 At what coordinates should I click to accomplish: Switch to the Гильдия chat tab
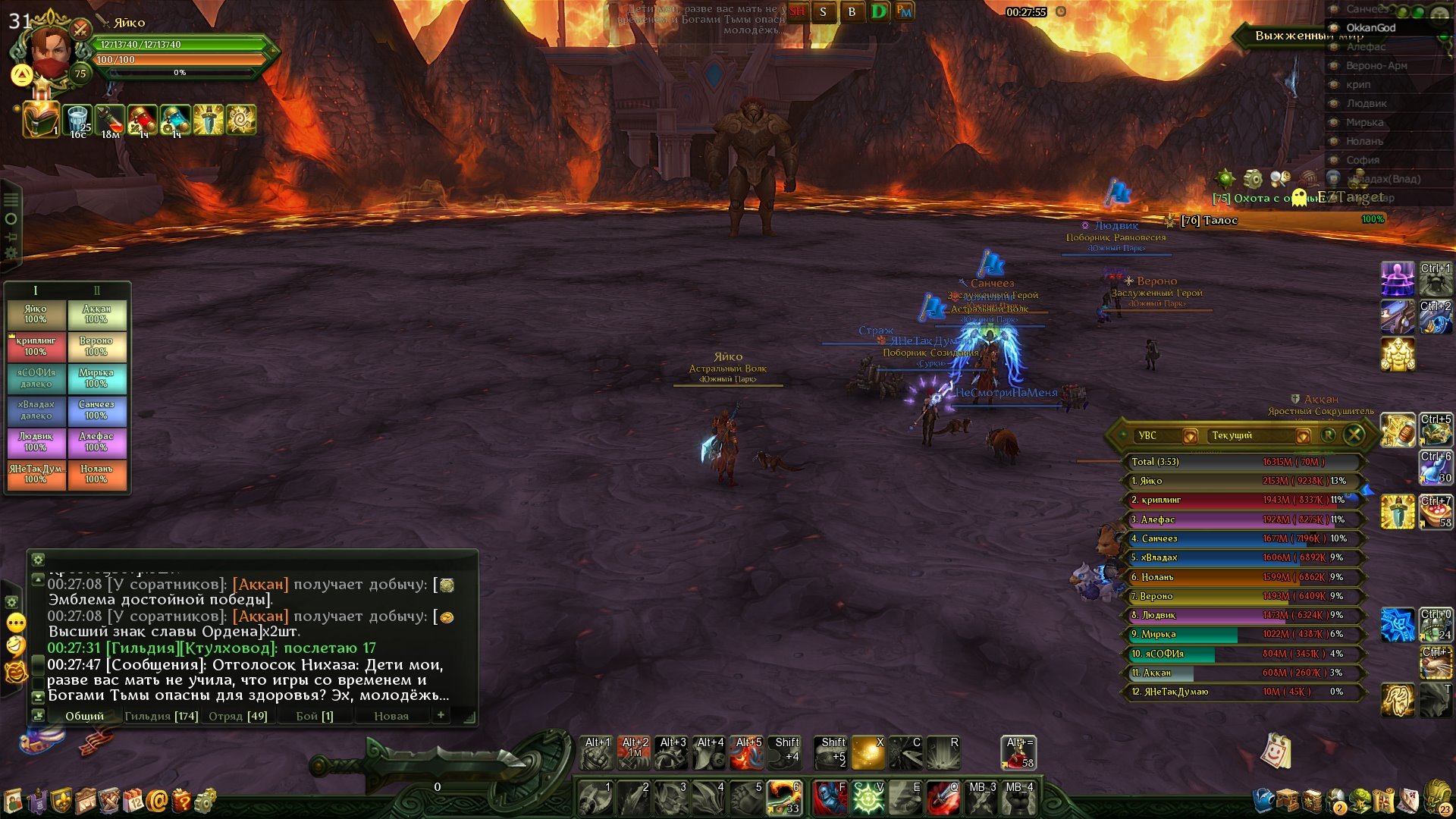161,716
